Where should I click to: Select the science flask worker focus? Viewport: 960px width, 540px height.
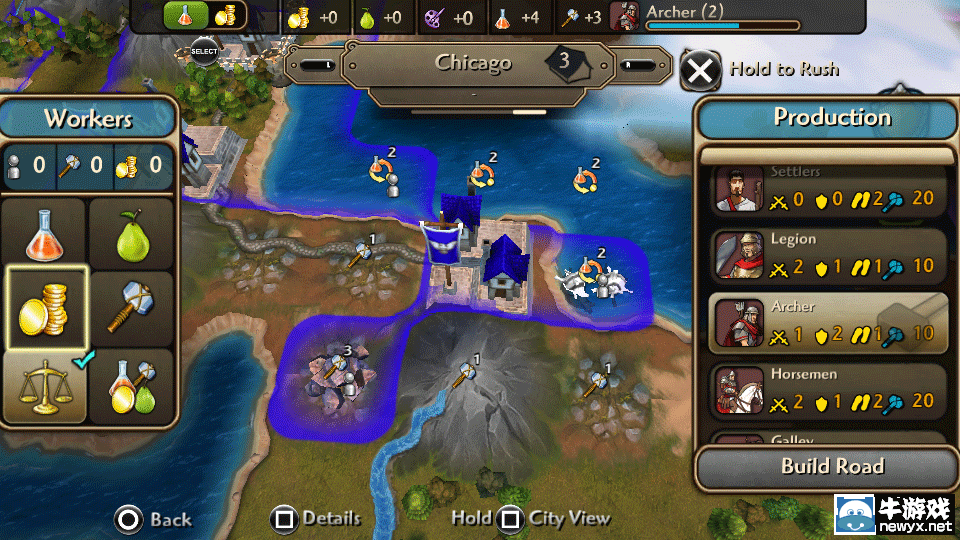[x=46, y=232]
